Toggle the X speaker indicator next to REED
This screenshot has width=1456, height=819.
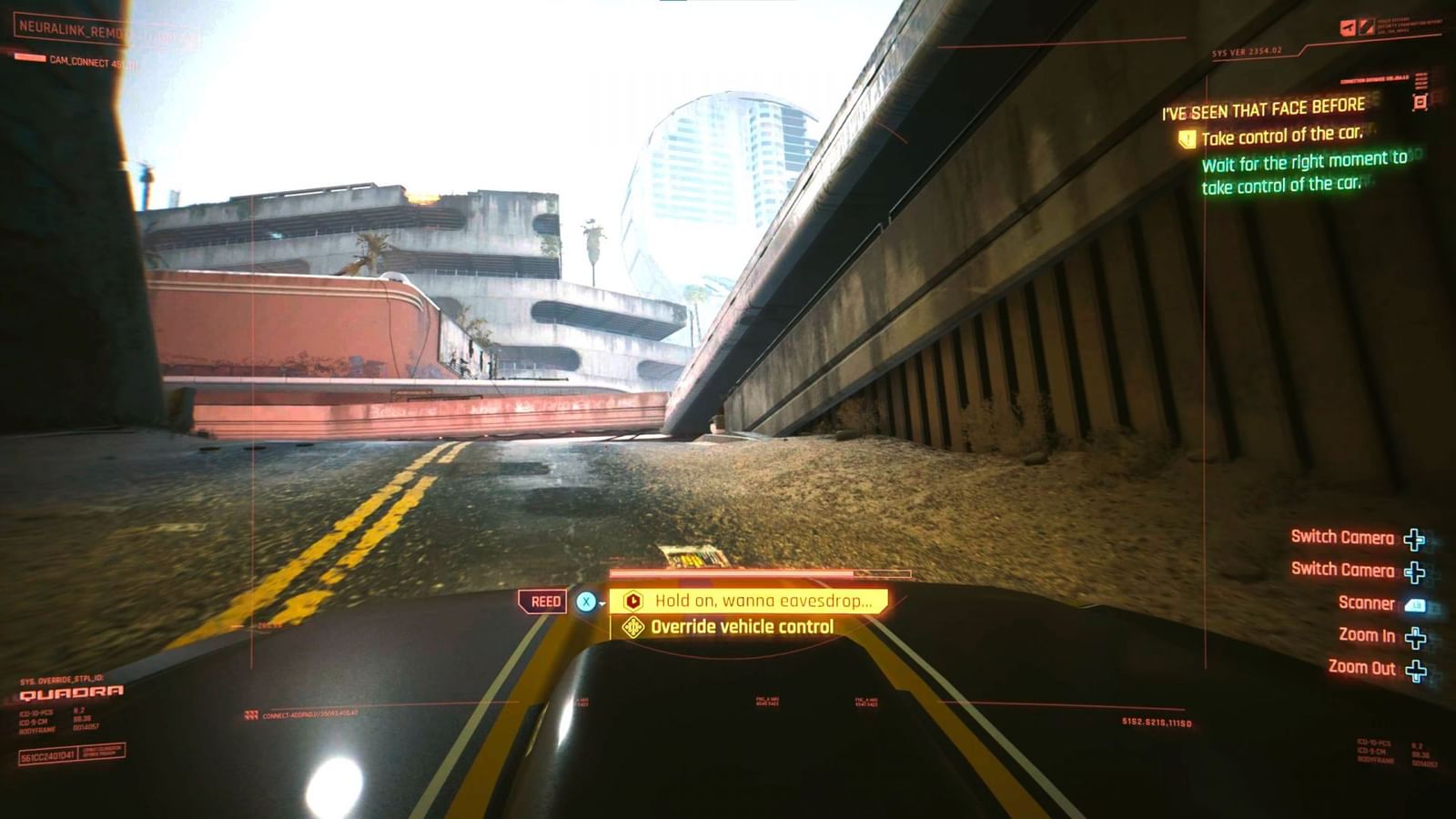pyautogui.click(x=587, y=602)
